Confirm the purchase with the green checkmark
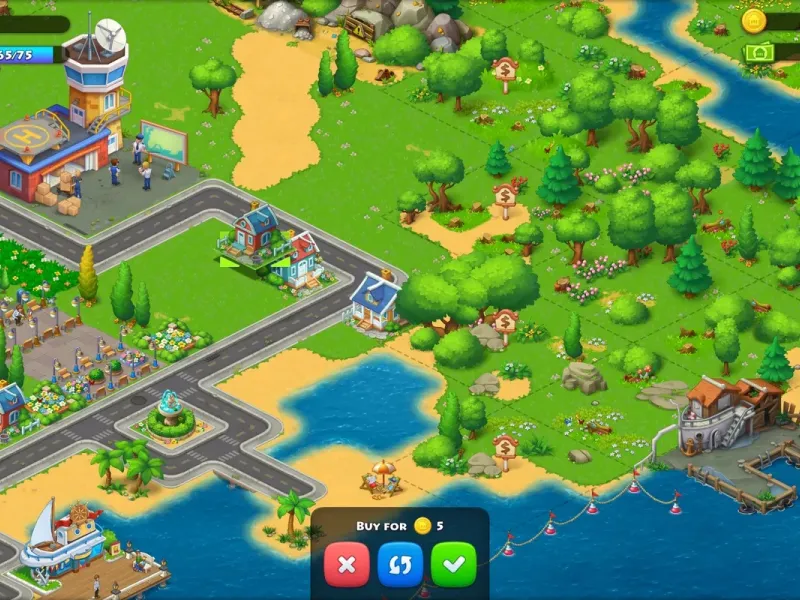Image resolution: width=800 pixels, height=600 pixels. [x=453, y=565]
